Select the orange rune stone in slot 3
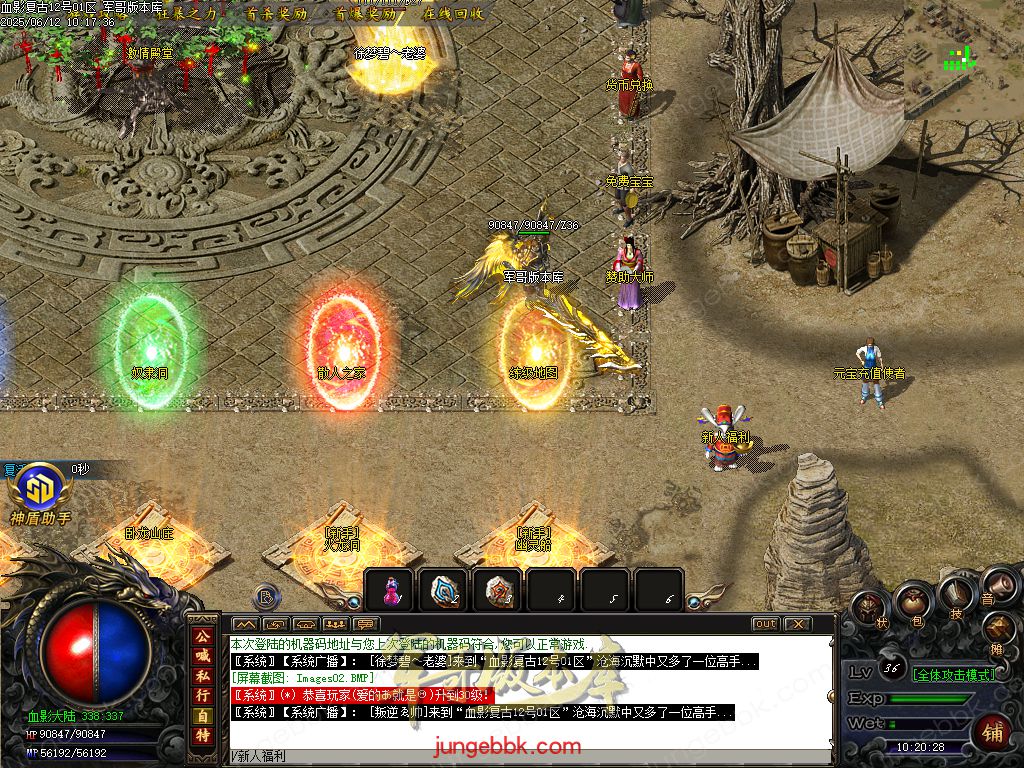Screen dimensions: 1024x768 tap(499, 591)
